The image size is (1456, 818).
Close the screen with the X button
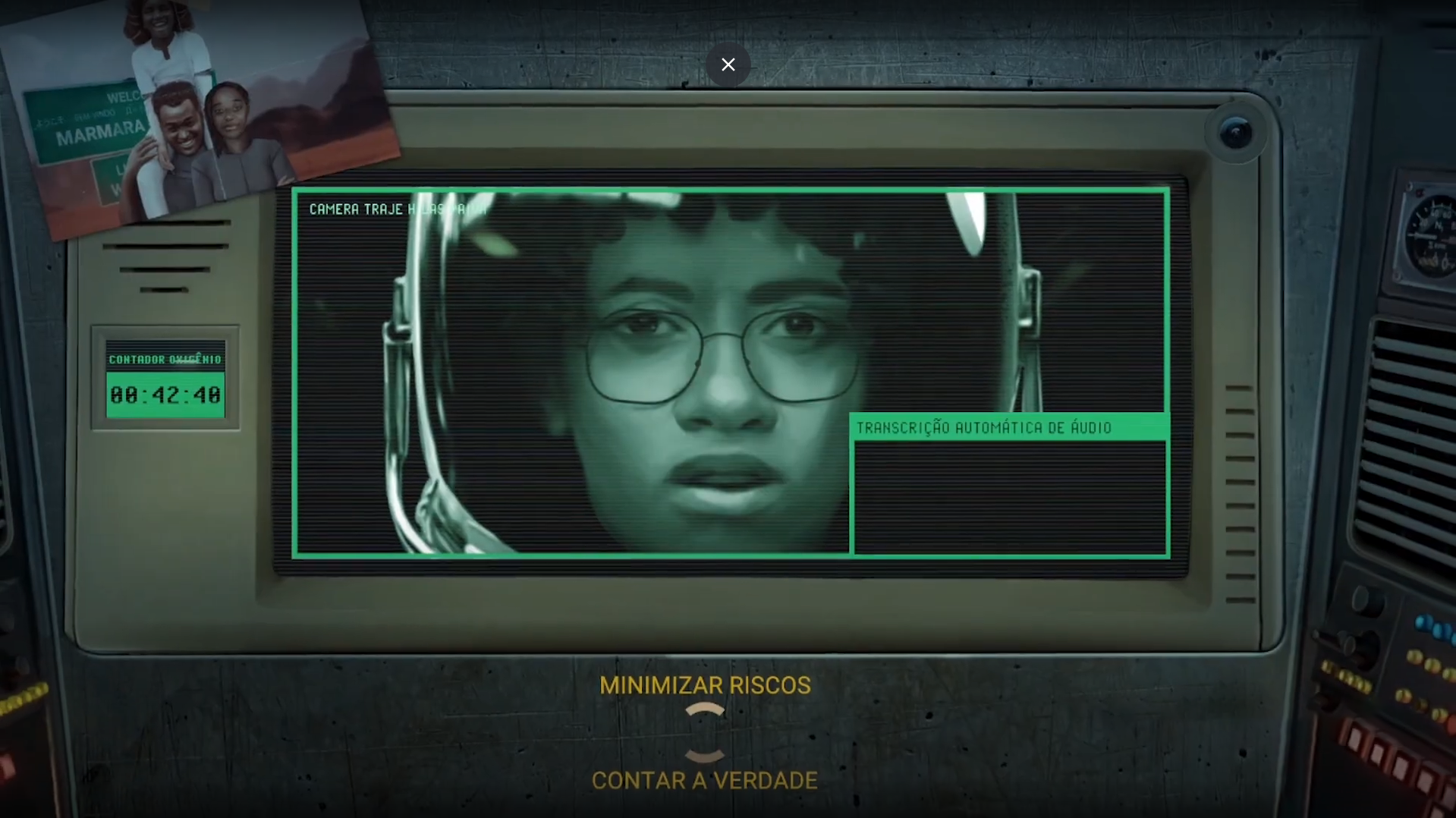point(728,65)
